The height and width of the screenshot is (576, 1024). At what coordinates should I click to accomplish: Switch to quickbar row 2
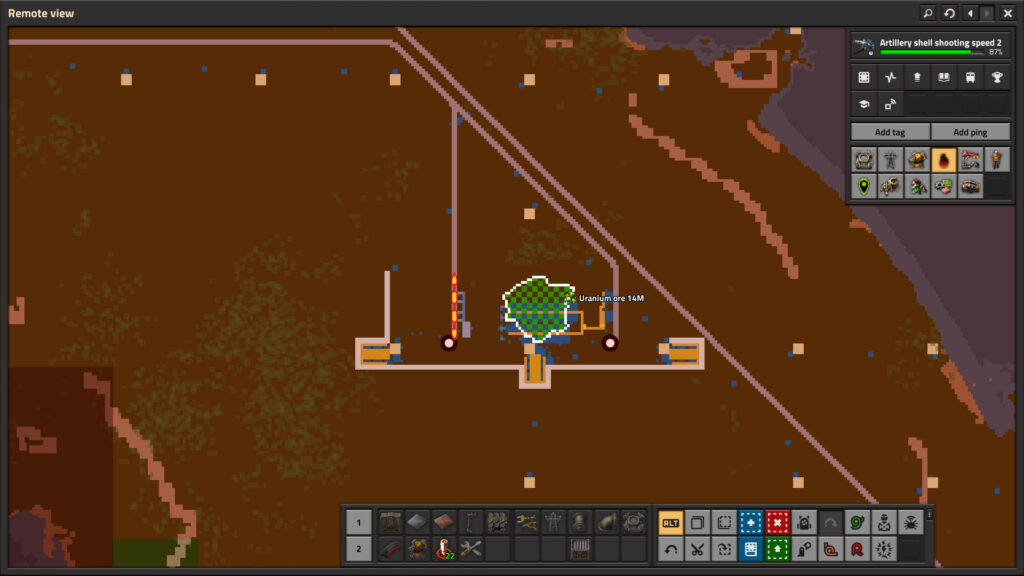tap(359, 548)
